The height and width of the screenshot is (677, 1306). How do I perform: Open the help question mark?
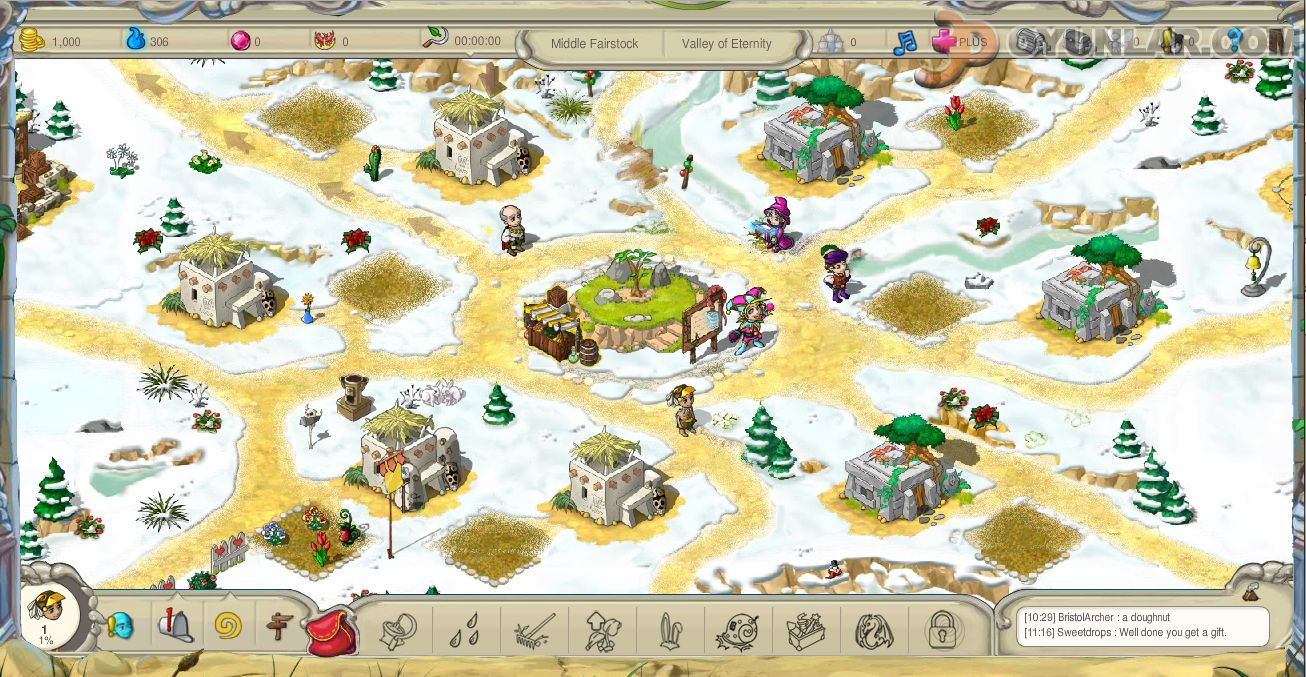click(1233, 41)
